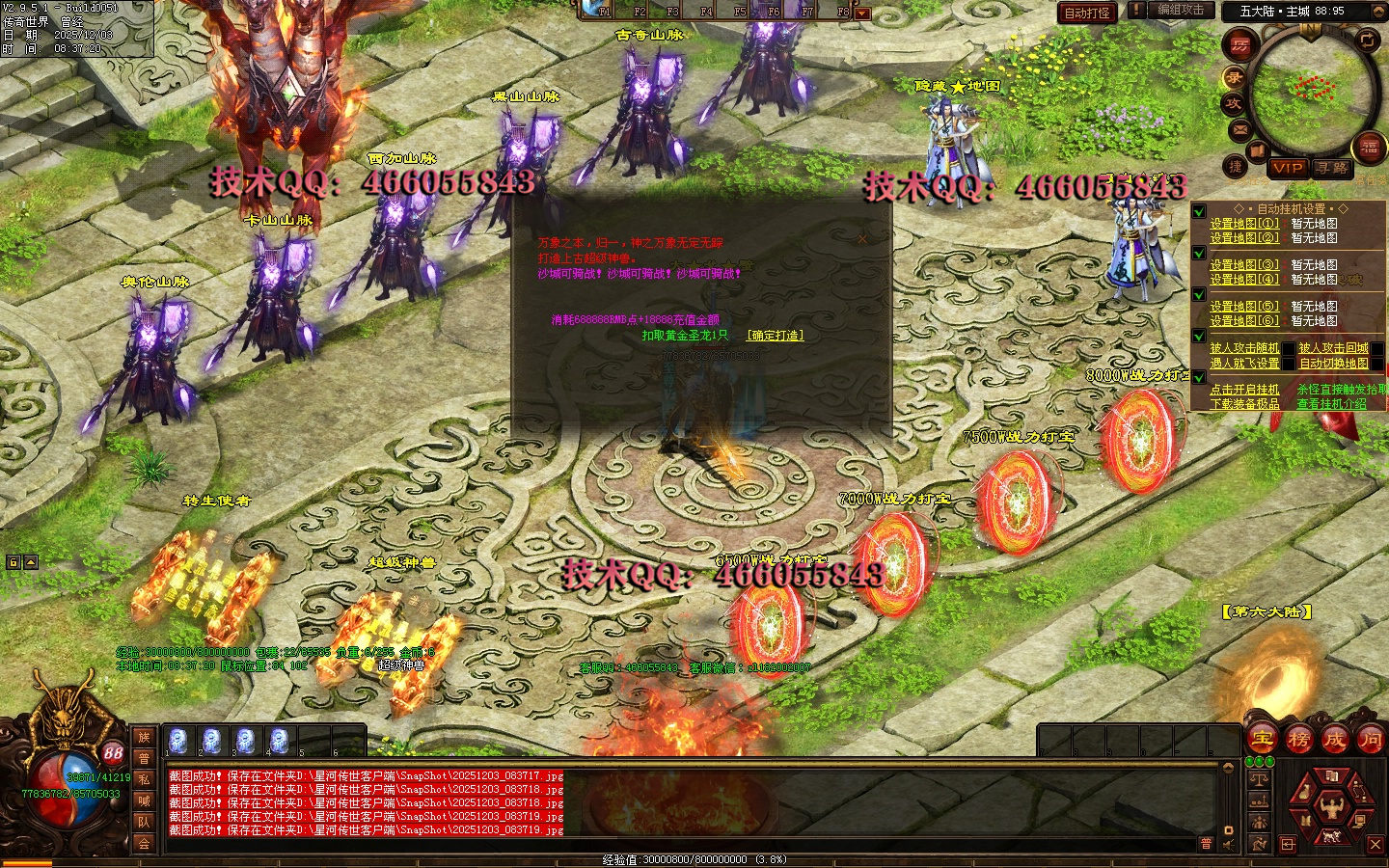Open the VIP panel
Image resolution: width=1389 pixels, height=868 pixels.
pyautogui.click(x=1287, y=168)
